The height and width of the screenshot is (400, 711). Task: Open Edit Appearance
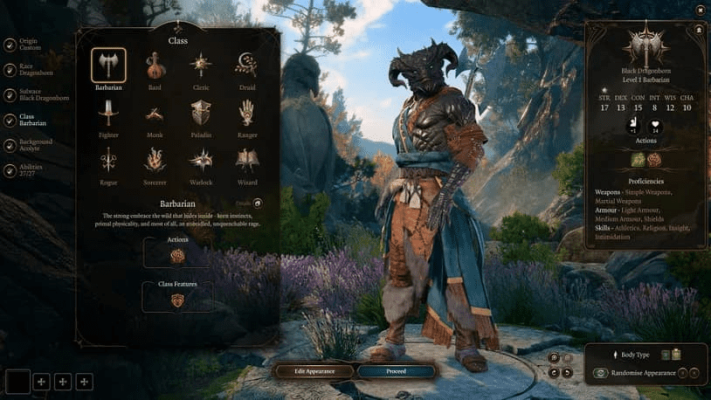(314, 371)
